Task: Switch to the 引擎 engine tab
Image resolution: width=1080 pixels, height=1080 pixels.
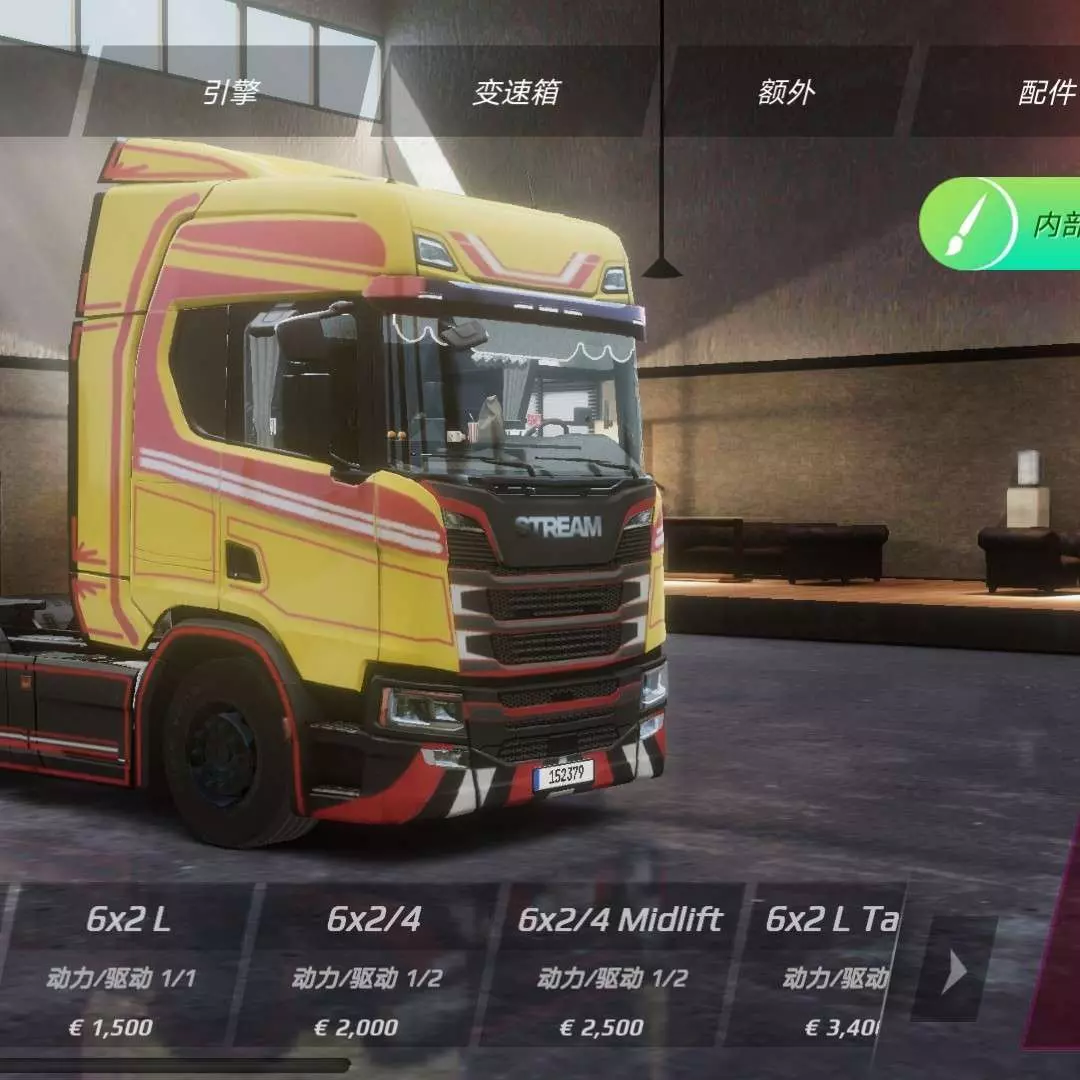Action: pyautogui.click(x=231, y=93)
